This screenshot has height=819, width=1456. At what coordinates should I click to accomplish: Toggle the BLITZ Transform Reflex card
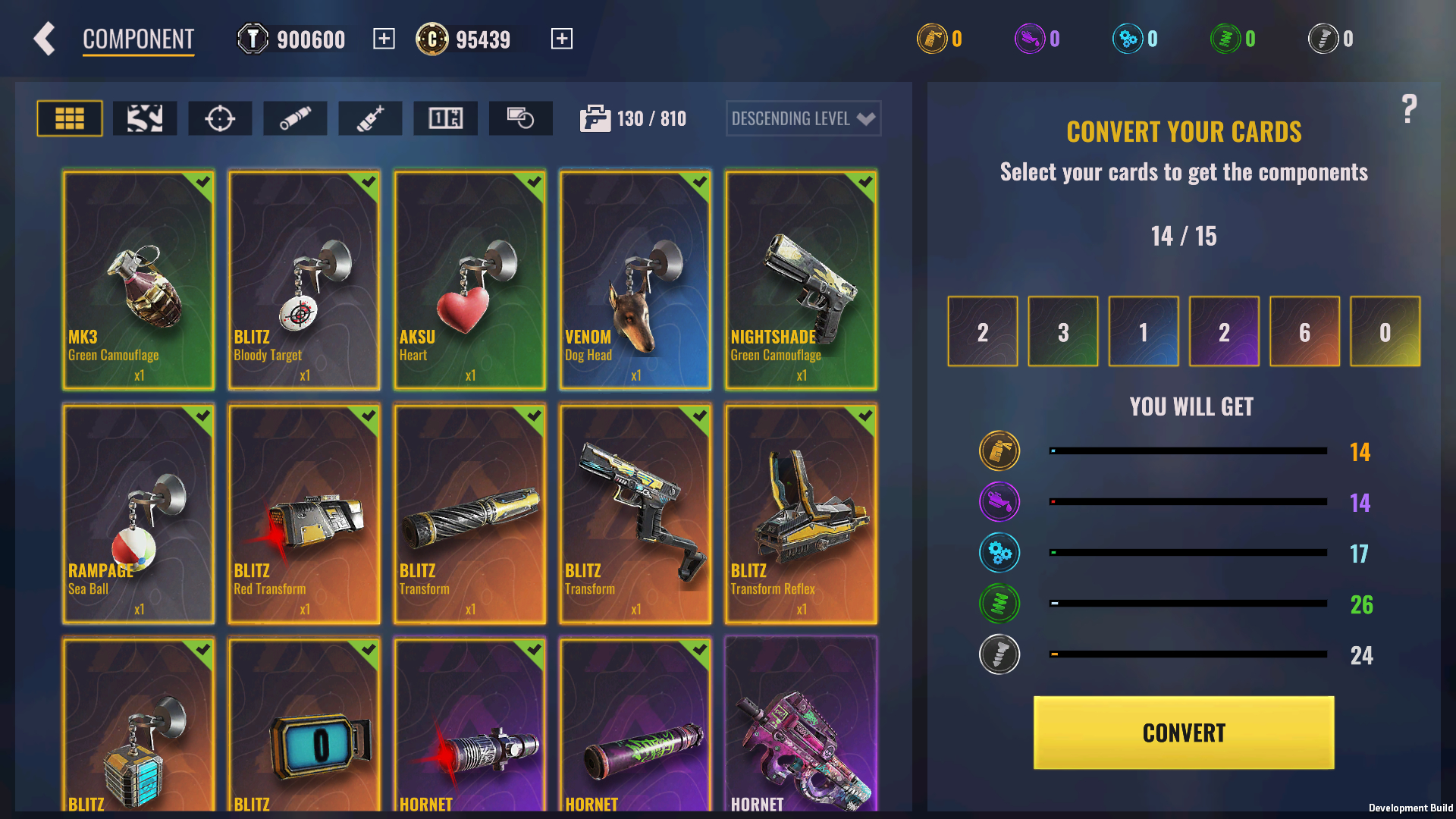coord(801,513)
